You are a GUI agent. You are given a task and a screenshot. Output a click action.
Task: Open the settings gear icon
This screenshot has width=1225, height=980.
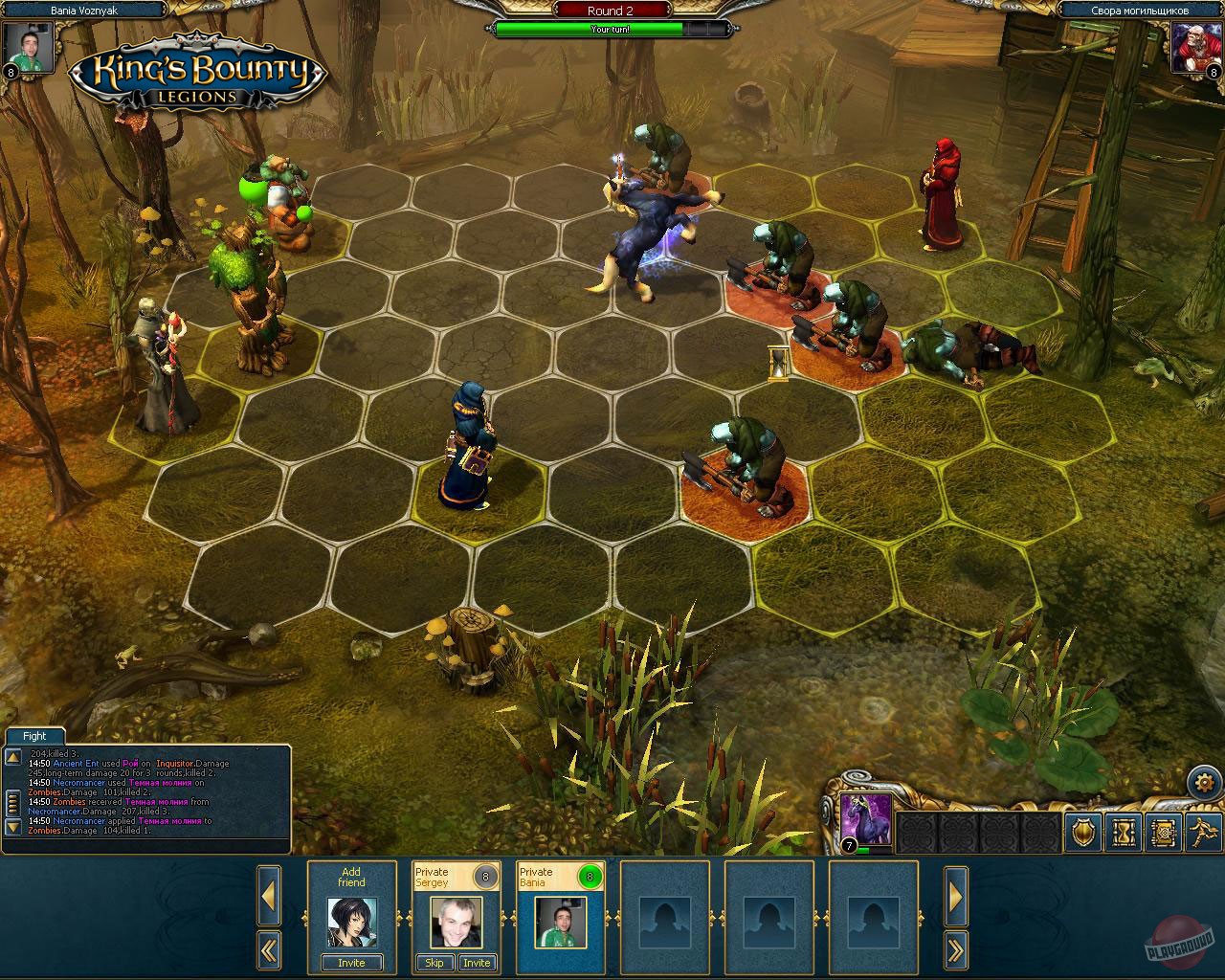[x=1204, y=782]
